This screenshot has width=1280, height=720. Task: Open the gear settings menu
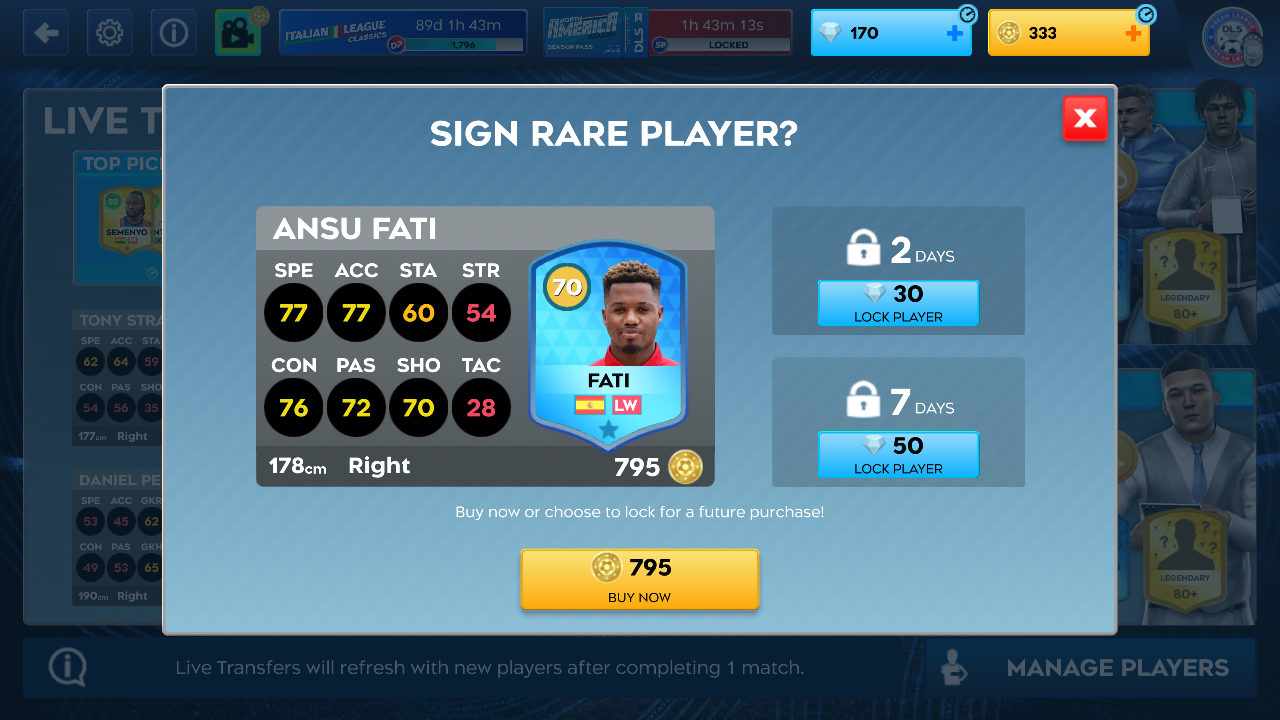tap(110, 33)
